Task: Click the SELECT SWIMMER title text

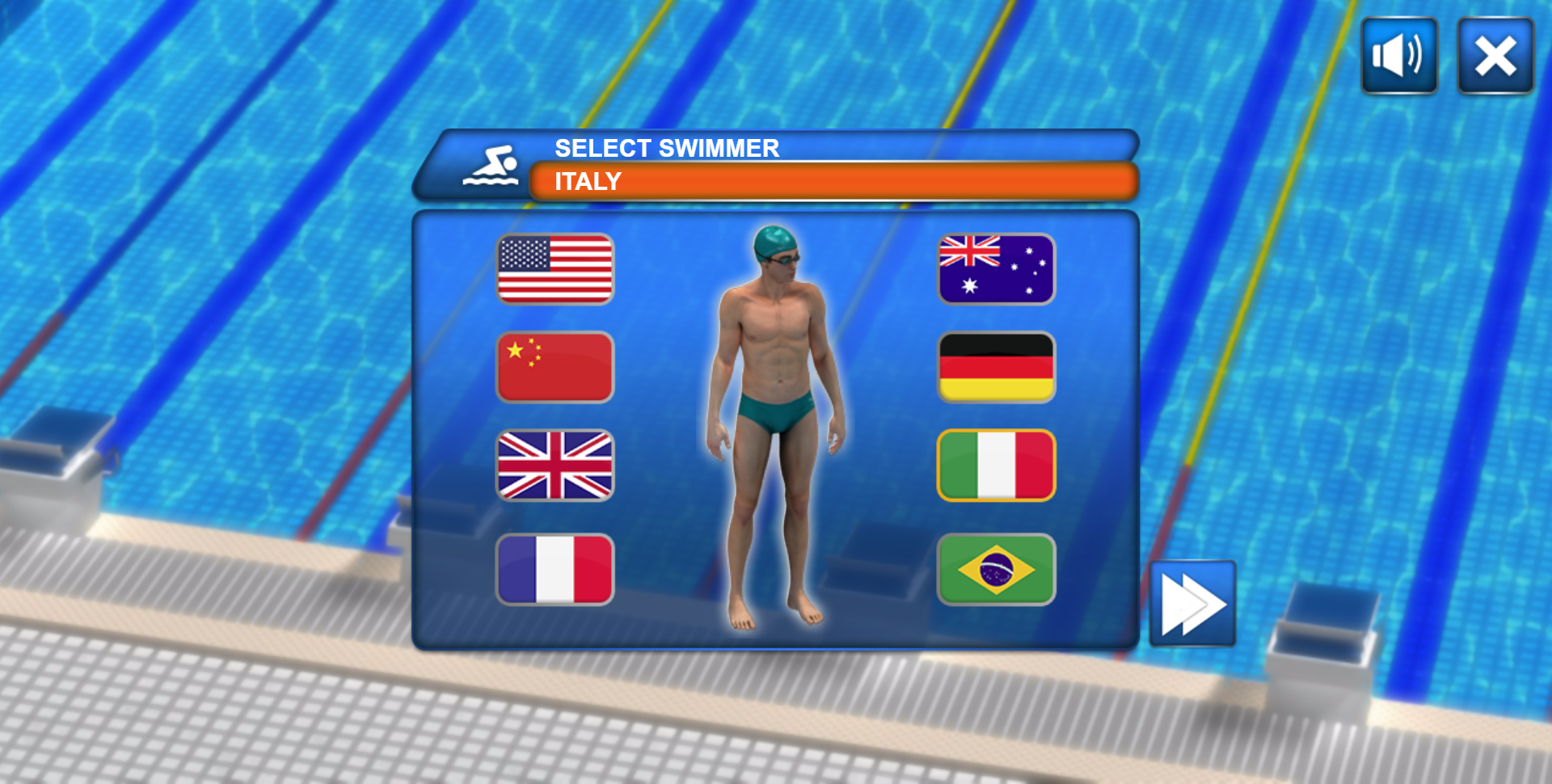Action: pyautogui.click(x=666, y=147)
